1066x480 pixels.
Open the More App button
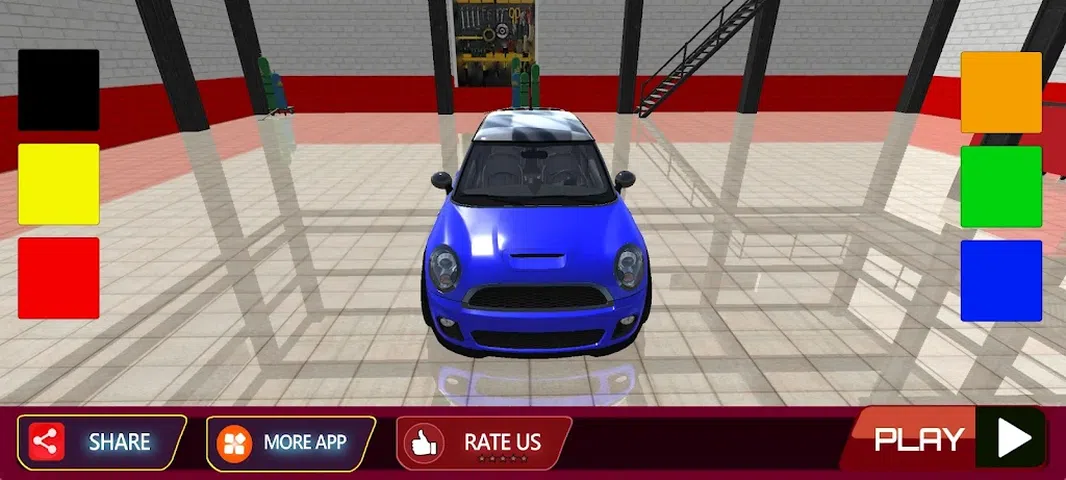click(x=290, y=441)
